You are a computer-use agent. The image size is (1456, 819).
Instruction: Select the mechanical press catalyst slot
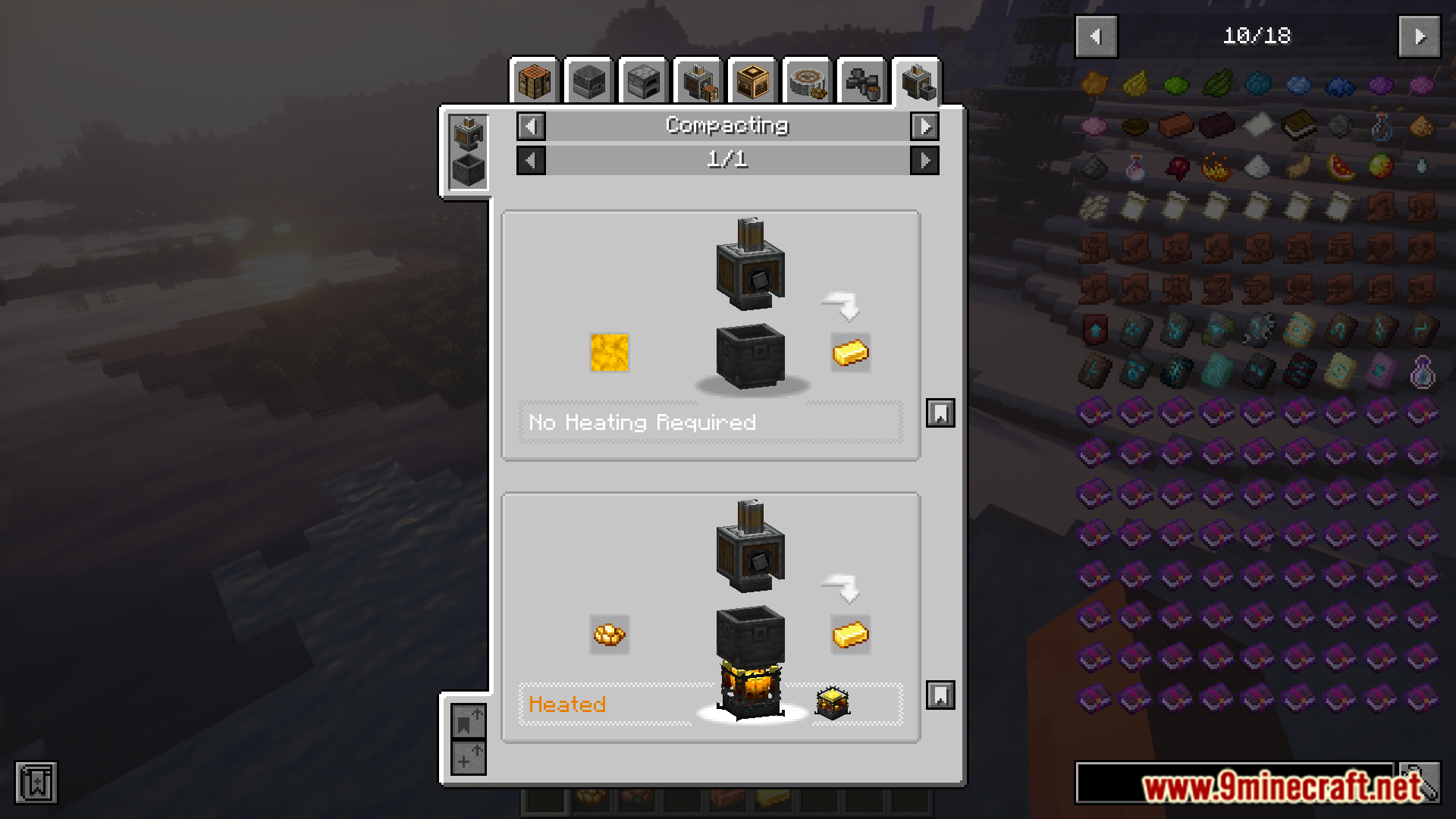468,133
